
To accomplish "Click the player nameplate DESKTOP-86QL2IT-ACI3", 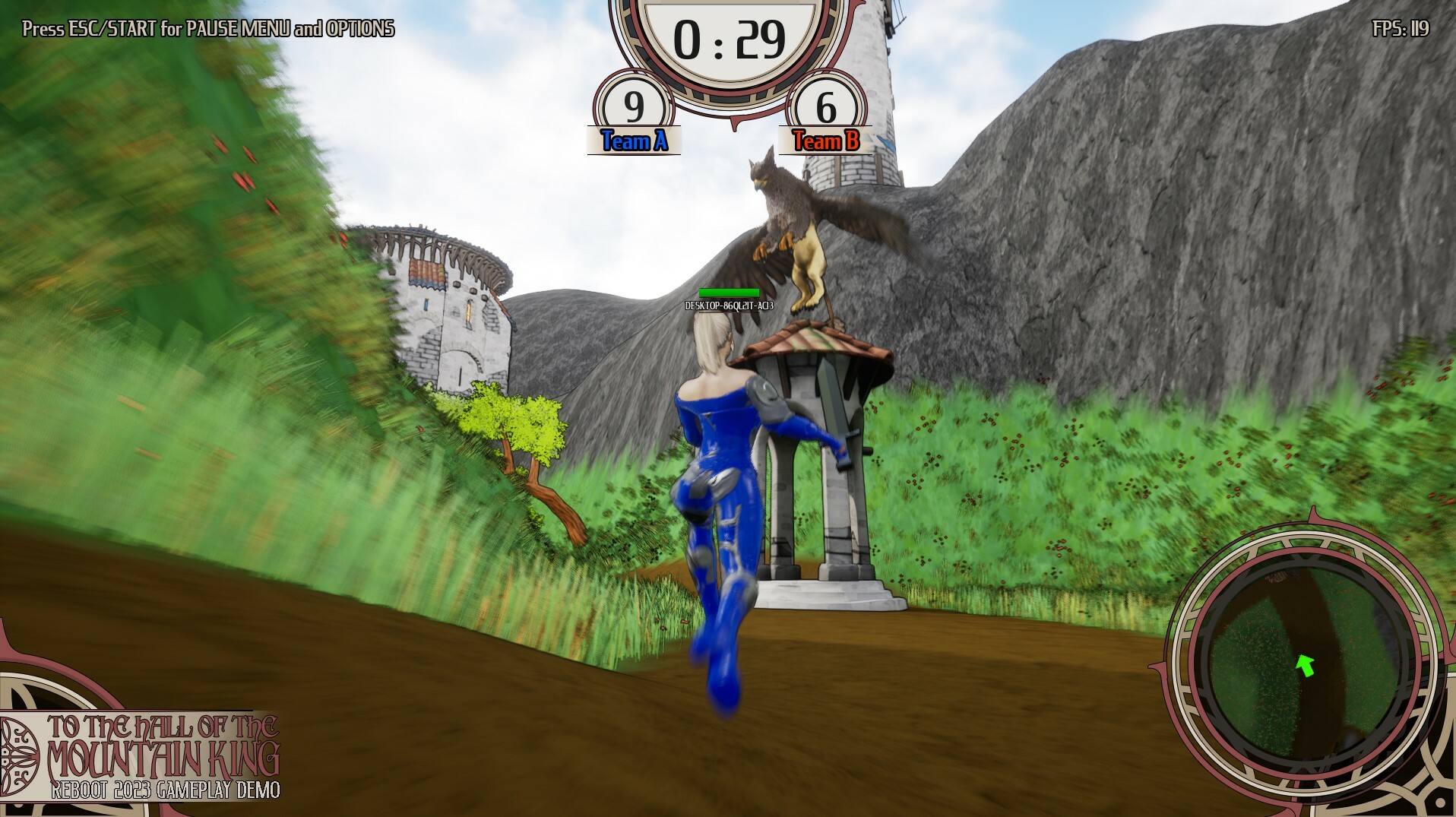I will pos(728,307).
